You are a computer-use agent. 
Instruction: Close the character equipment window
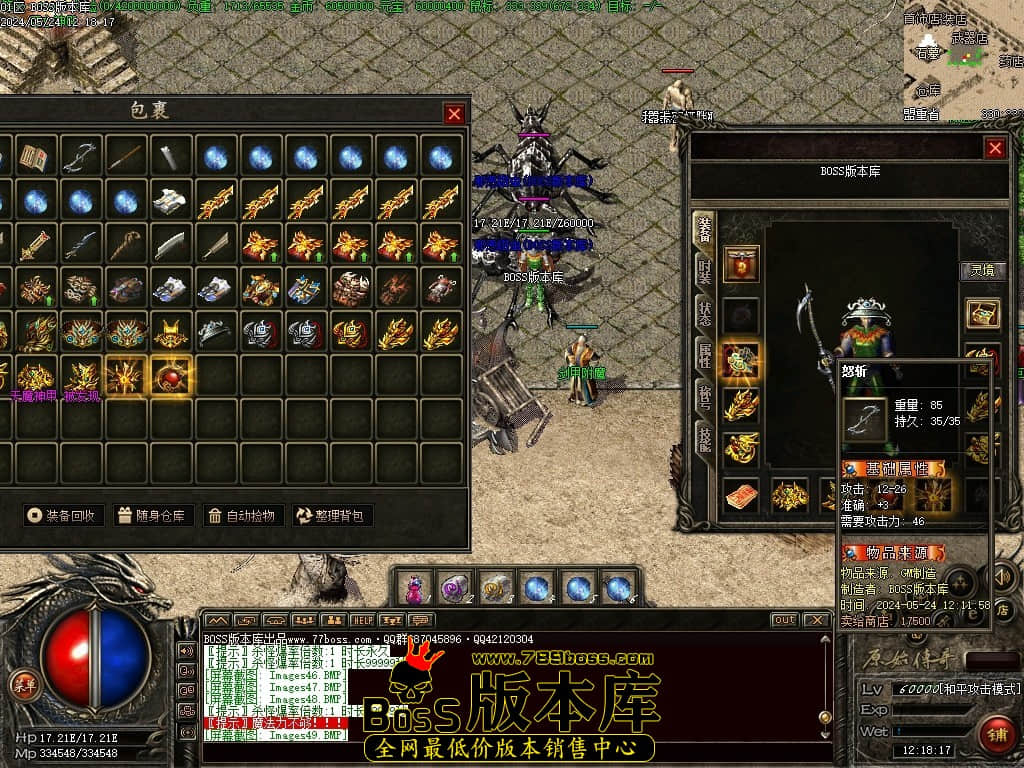(x=994, y=148)
